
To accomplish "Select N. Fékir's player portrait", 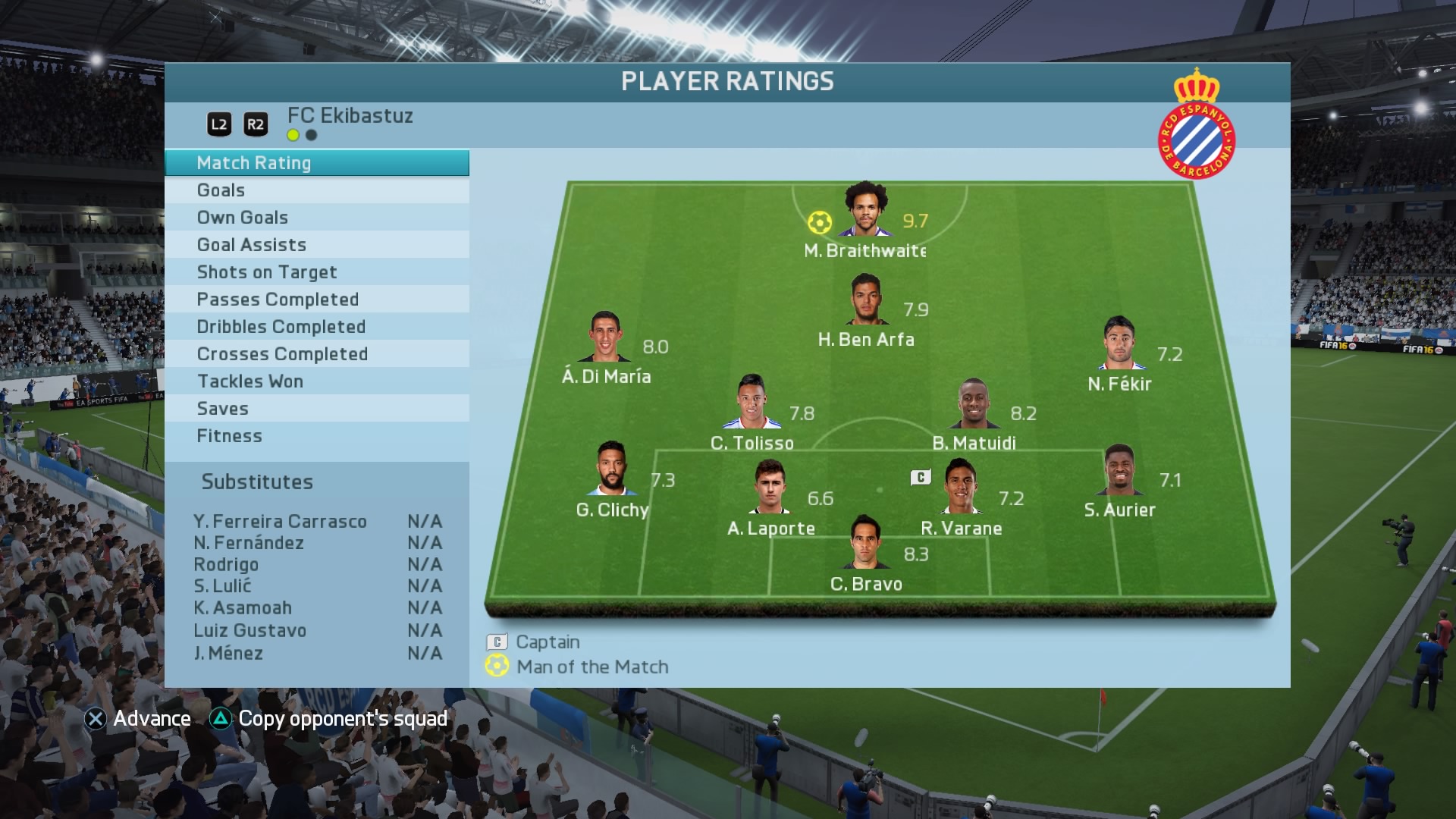I will pos(1119,344).
